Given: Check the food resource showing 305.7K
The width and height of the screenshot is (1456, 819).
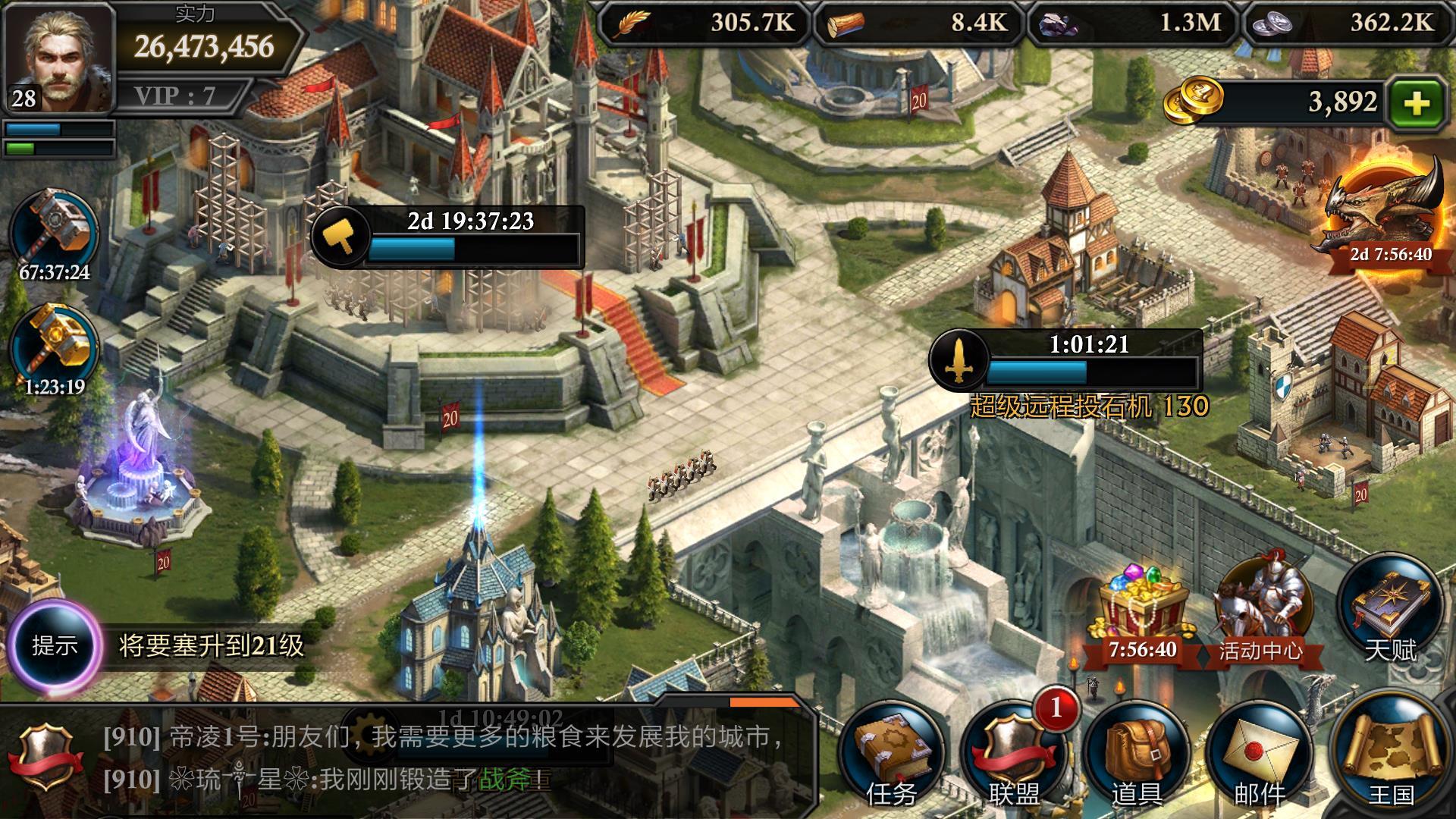Looking at the screenshot, I should tap(705, 23).
